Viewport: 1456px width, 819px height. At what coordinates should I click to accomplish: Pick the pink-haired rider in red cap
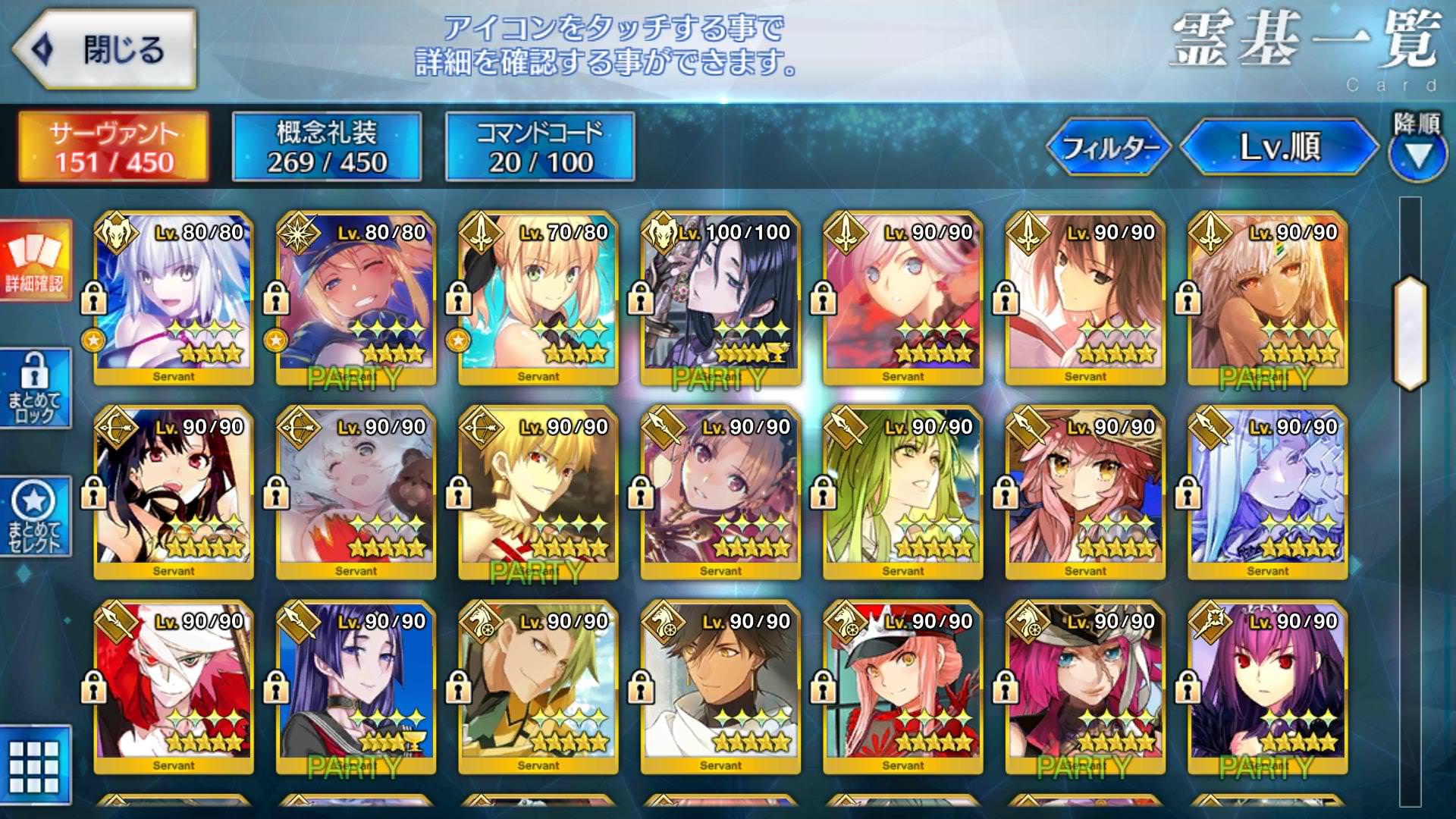tap(902, 687)
